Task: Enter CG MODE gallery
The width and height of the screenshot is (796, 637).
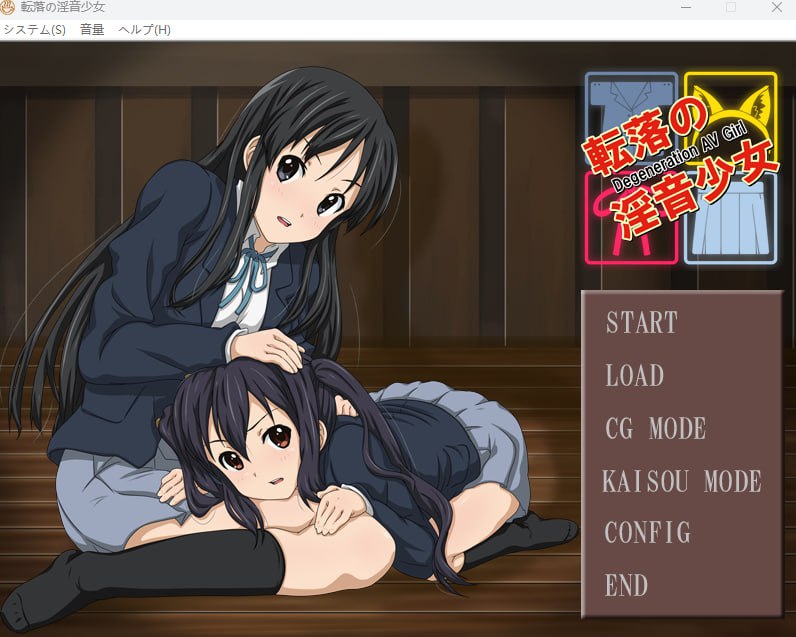Action: 656,429
